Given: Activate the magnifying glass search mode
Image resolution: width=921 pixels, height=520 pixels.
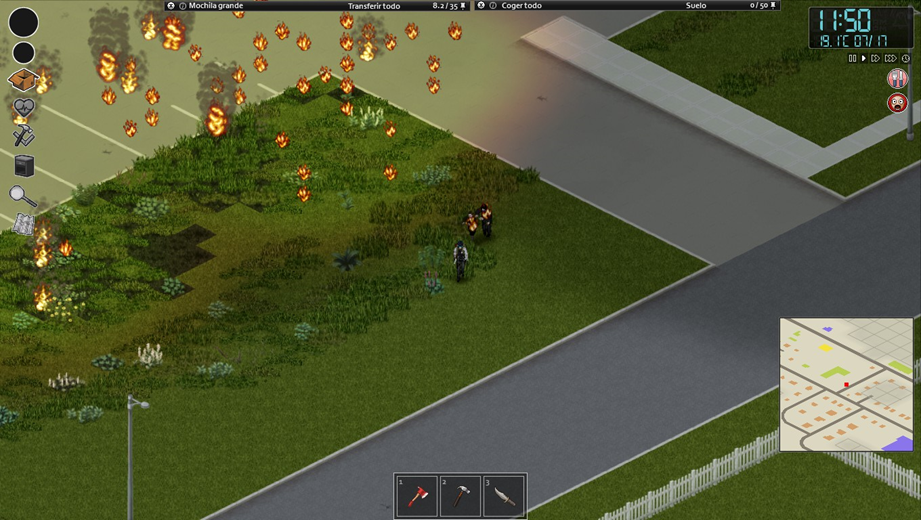Looking at the screenshot, I should (22, 196).
